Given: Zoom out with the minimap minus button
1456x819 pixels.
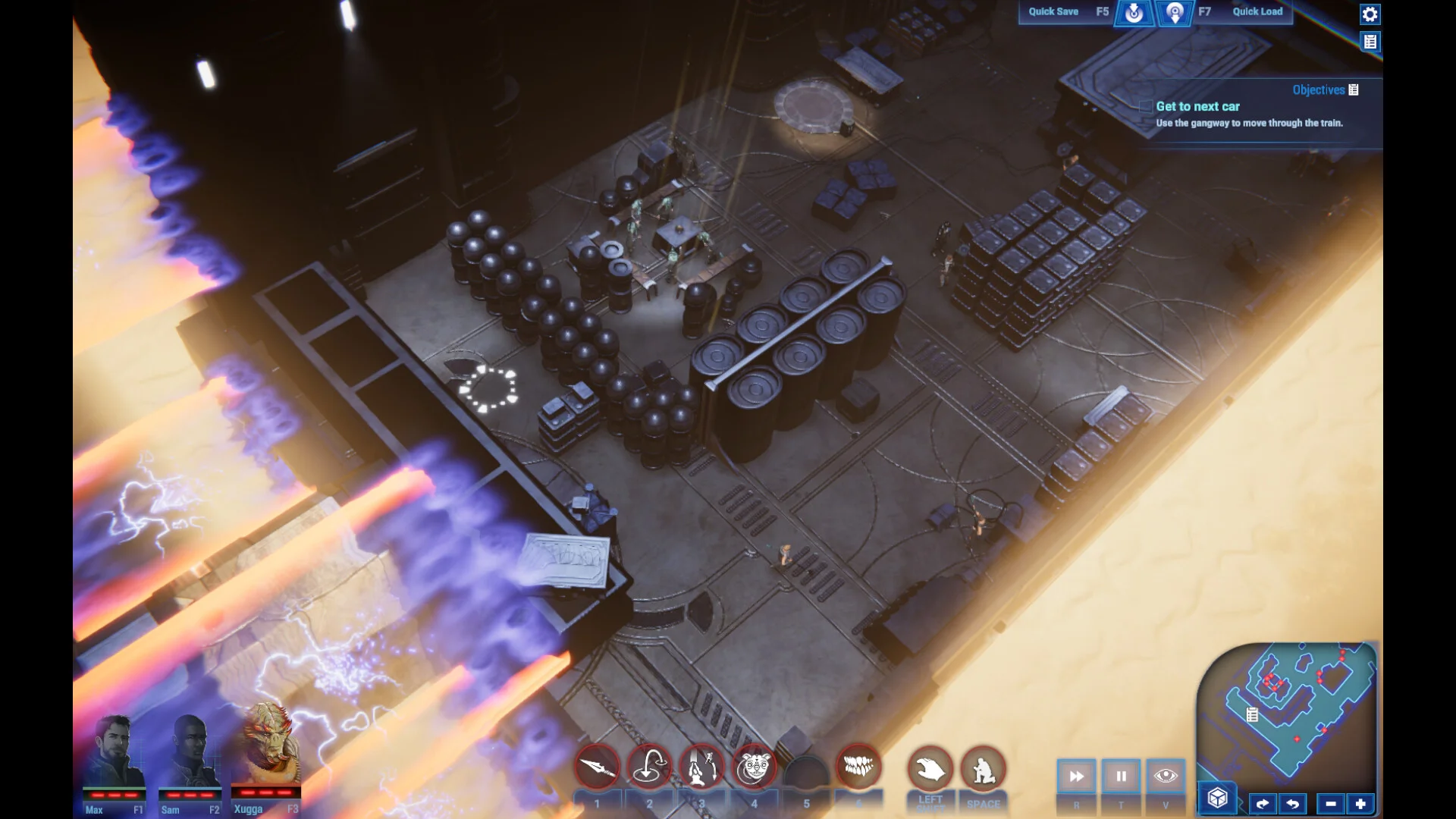Looking at the screenshot, I should (x=1331, y=804).
